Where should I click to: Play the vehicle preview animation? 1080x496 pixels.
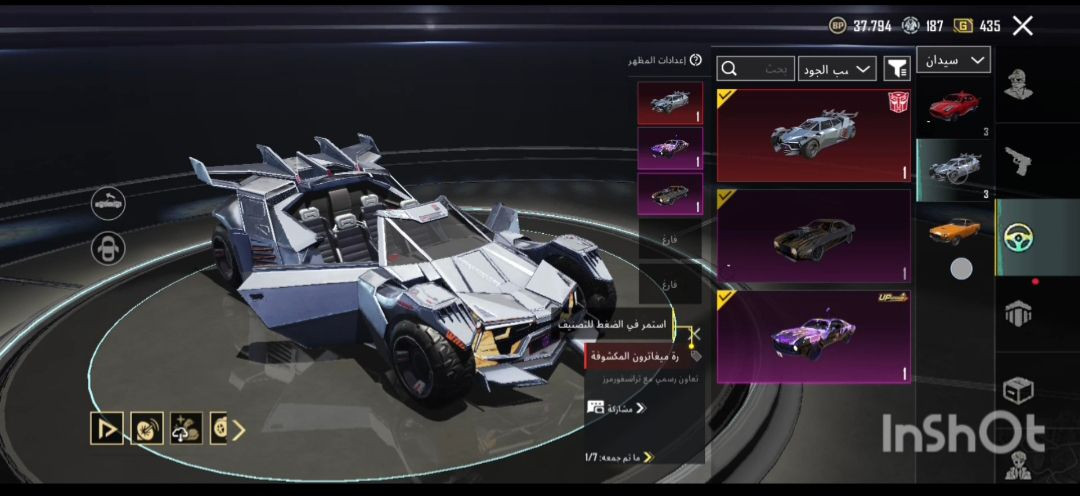click(106, 428)
